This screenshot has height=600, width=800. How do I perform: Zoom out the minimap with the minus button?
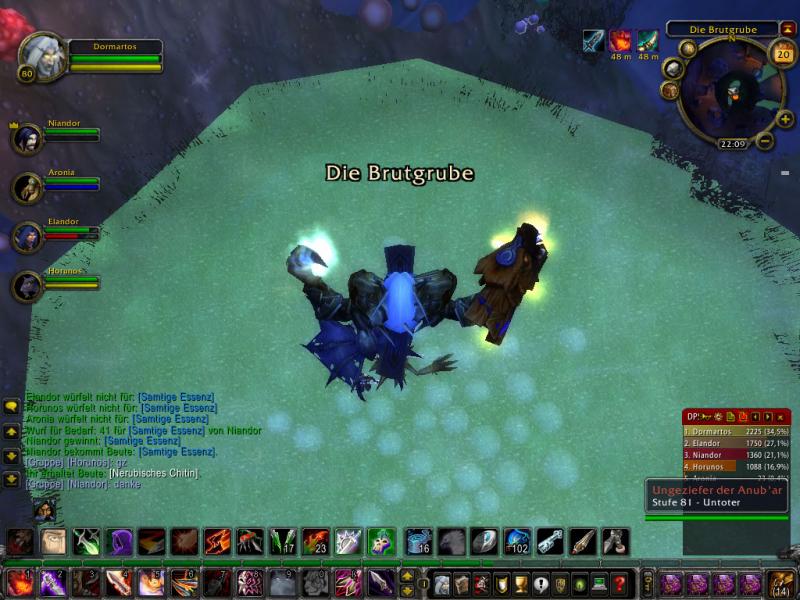click(764, 141)
